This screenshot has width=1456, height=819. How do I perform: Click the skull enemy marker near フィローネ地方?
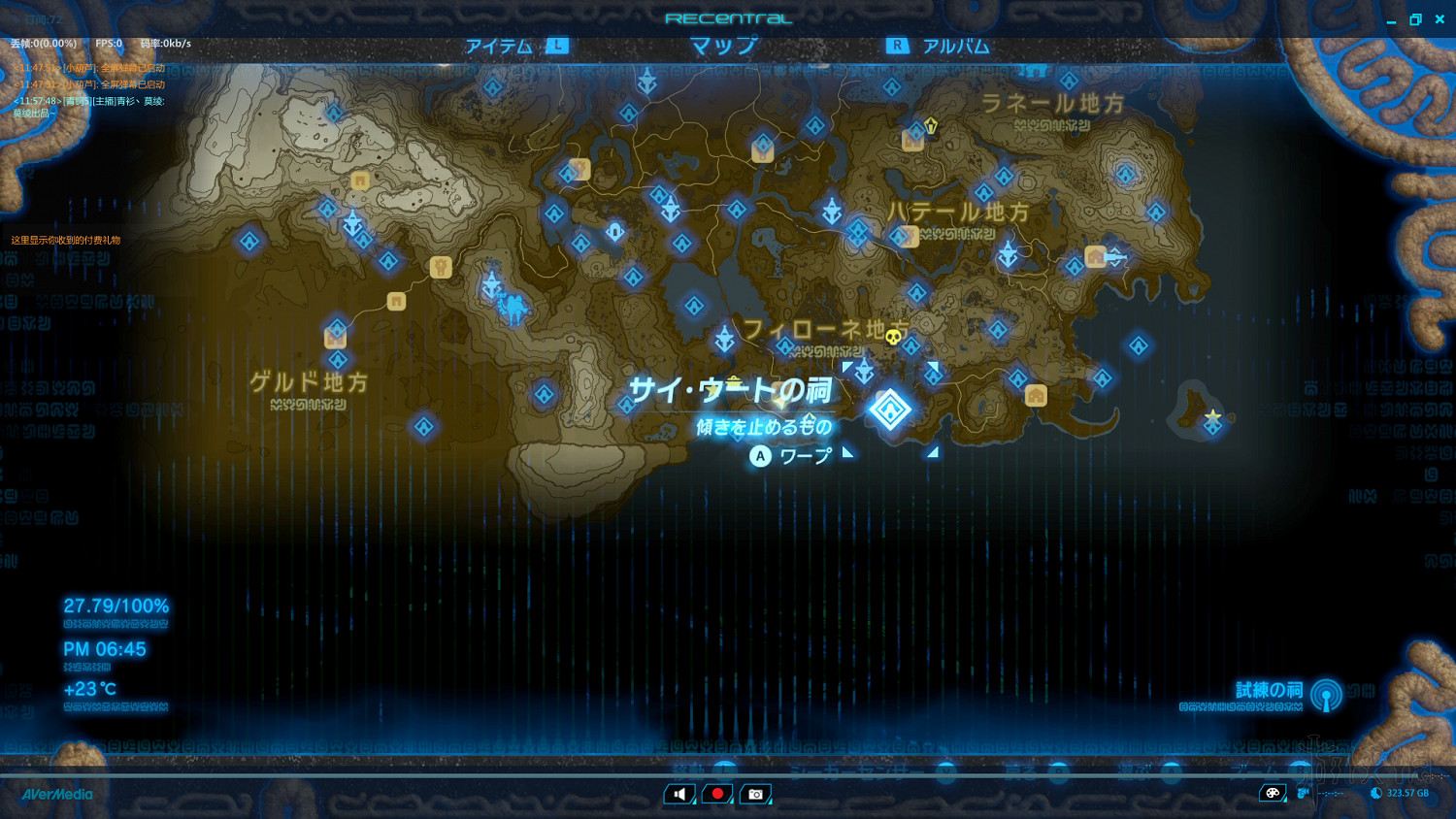tap(893, 335)
